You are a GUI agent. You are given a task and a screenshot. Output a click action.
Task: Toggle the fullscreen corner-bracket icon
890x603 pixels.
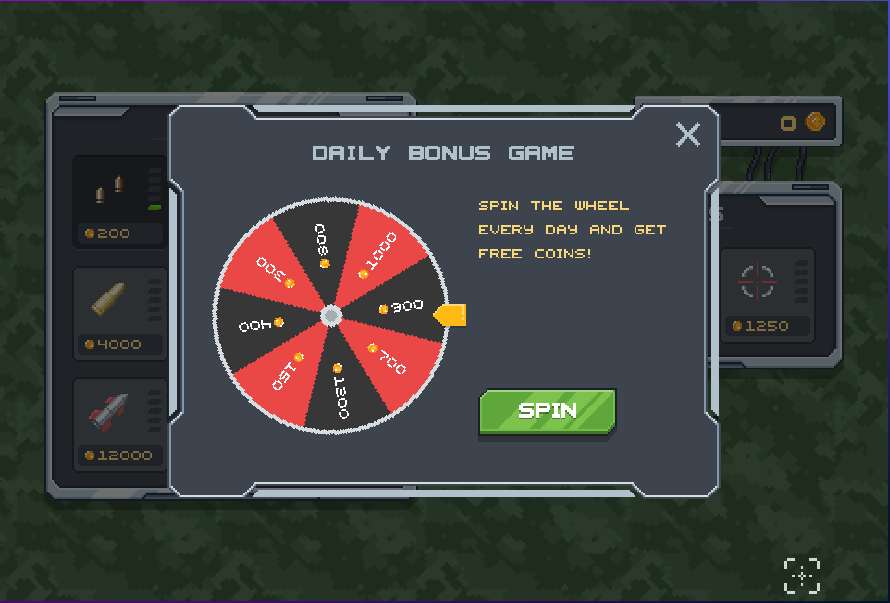click(801, 576)
